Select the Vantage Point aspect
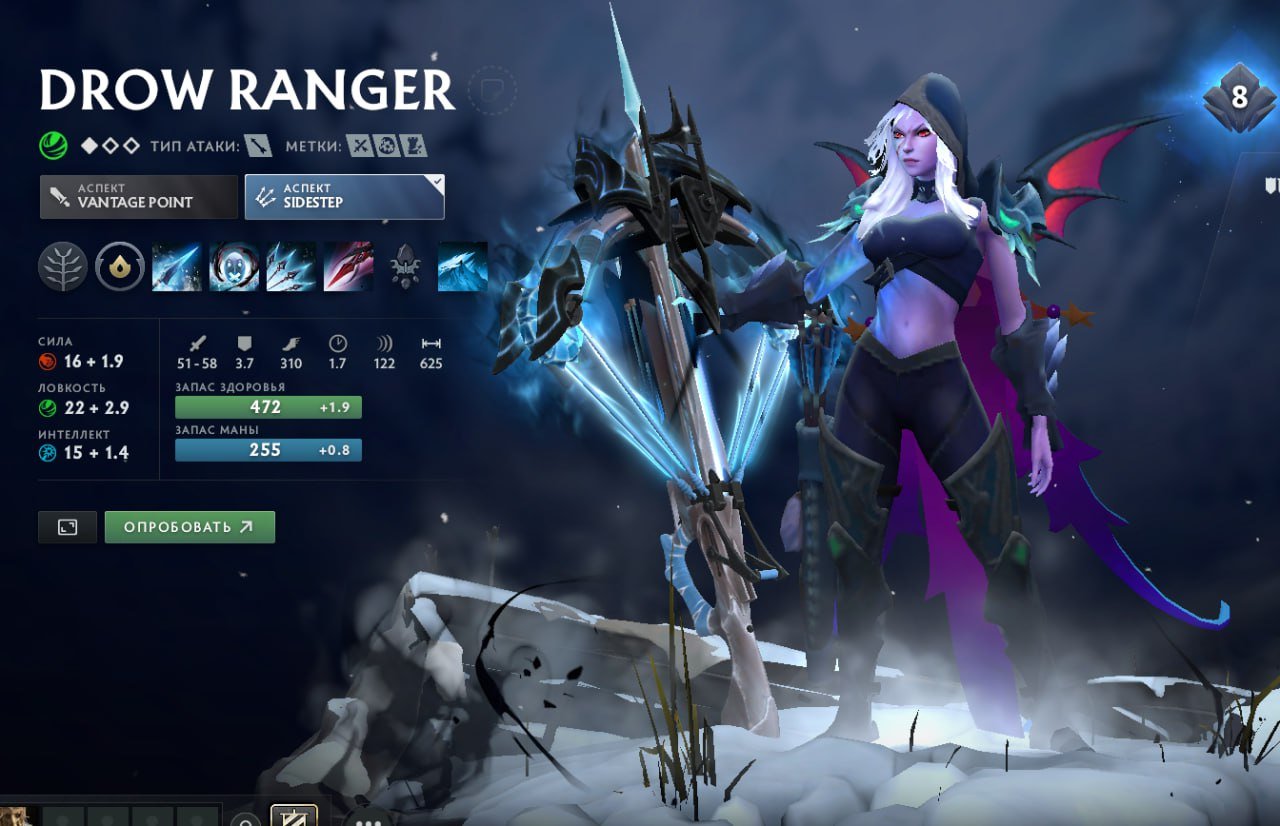 (x=139, y=197)
